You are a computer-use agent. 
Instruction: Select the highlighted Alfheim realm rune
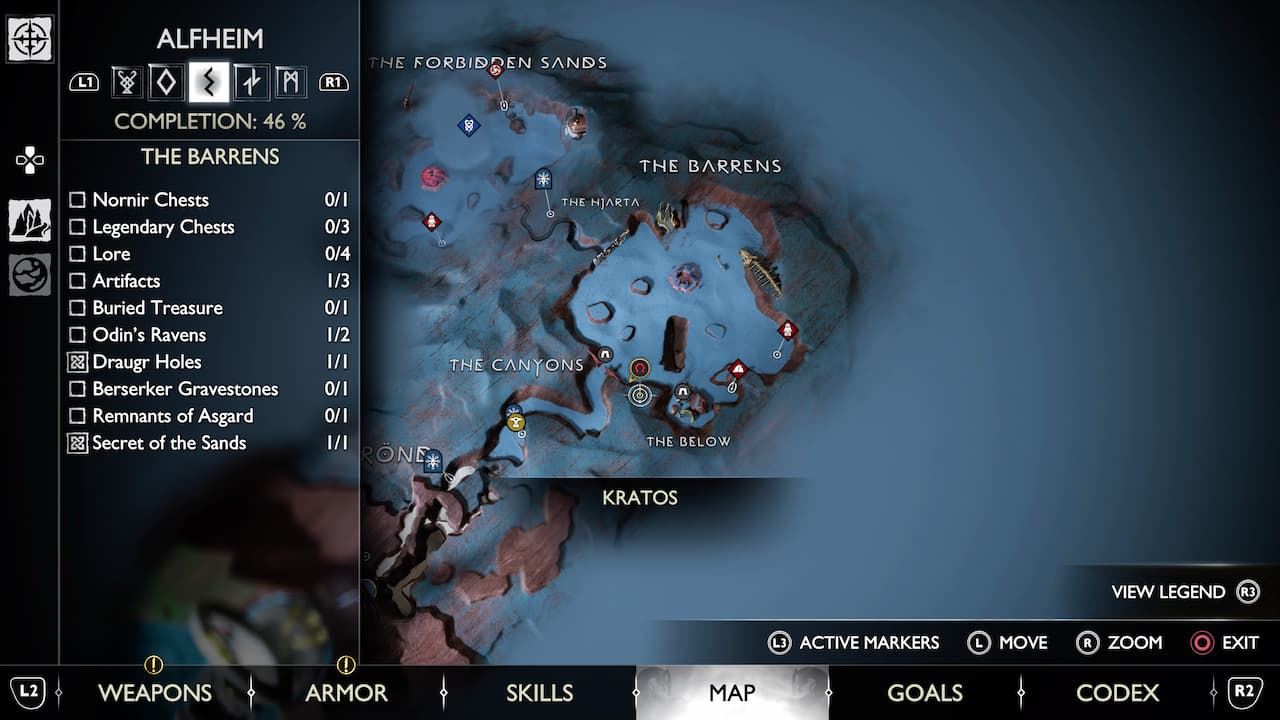(x=209, y=82)
